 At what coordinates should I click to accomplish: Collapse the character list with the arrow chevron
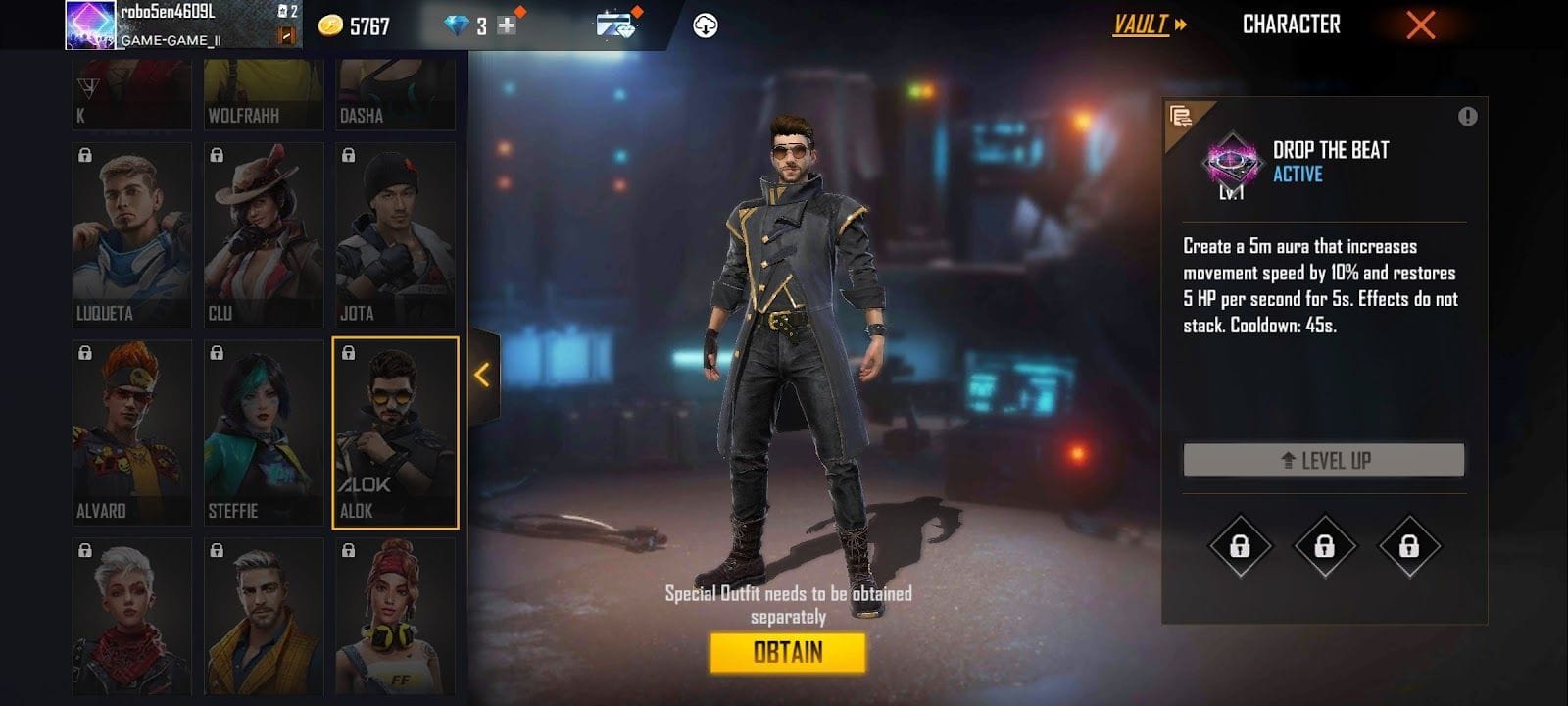click(482, 373)
